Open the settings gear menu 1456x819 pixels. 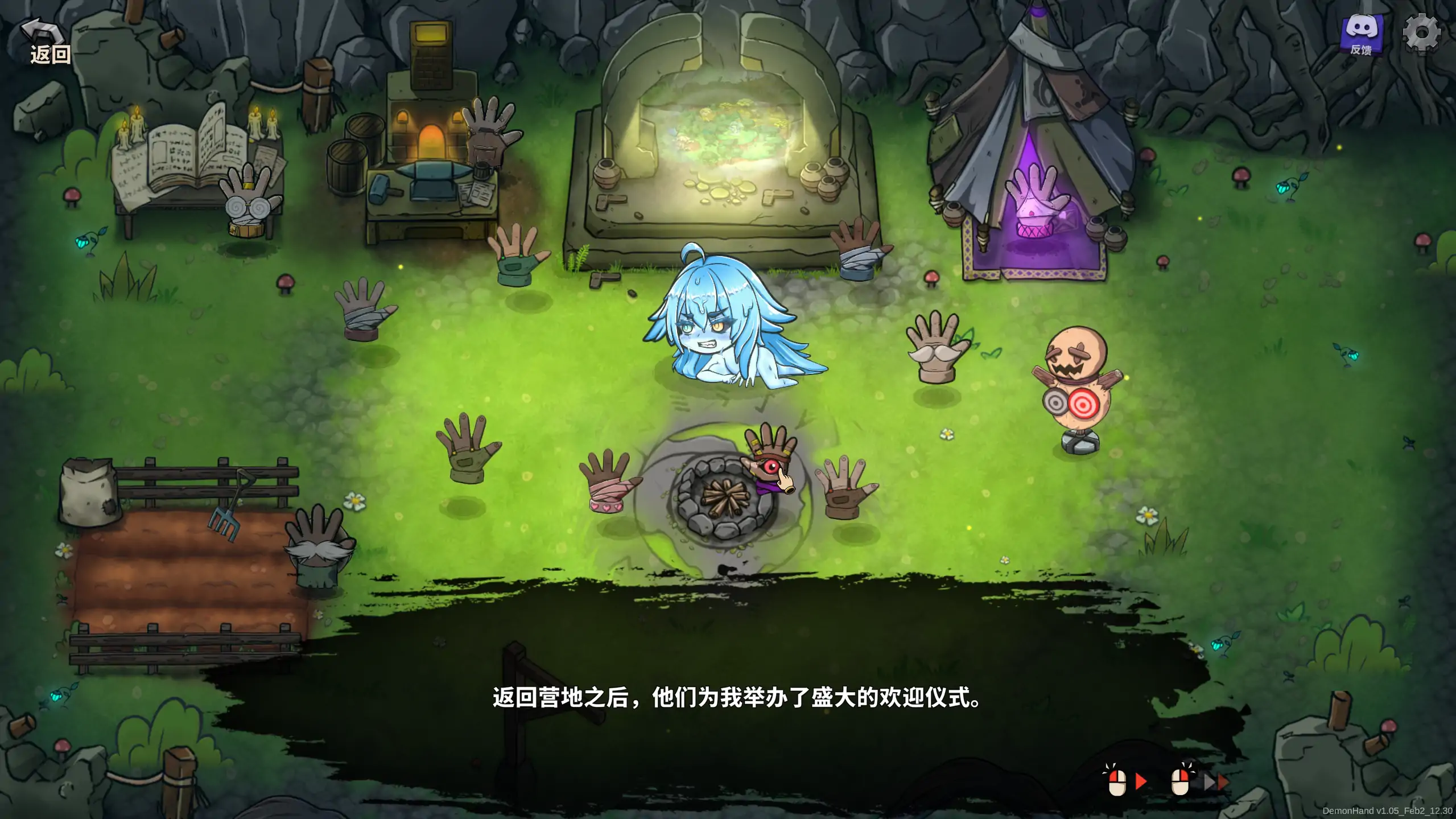[1424, 32]
